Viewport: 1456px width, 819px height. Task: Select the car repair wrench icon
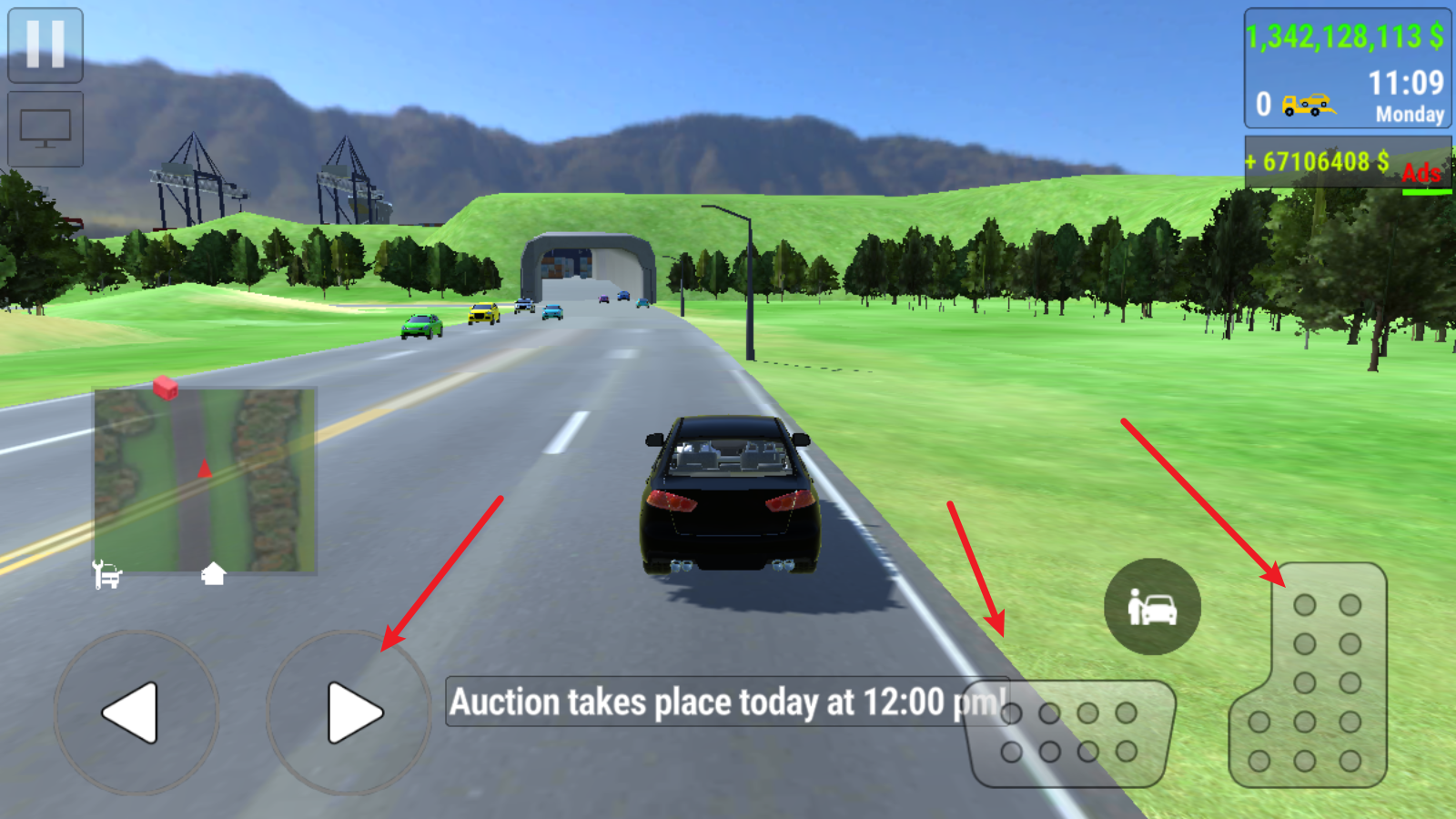click(x=107, y=574)
